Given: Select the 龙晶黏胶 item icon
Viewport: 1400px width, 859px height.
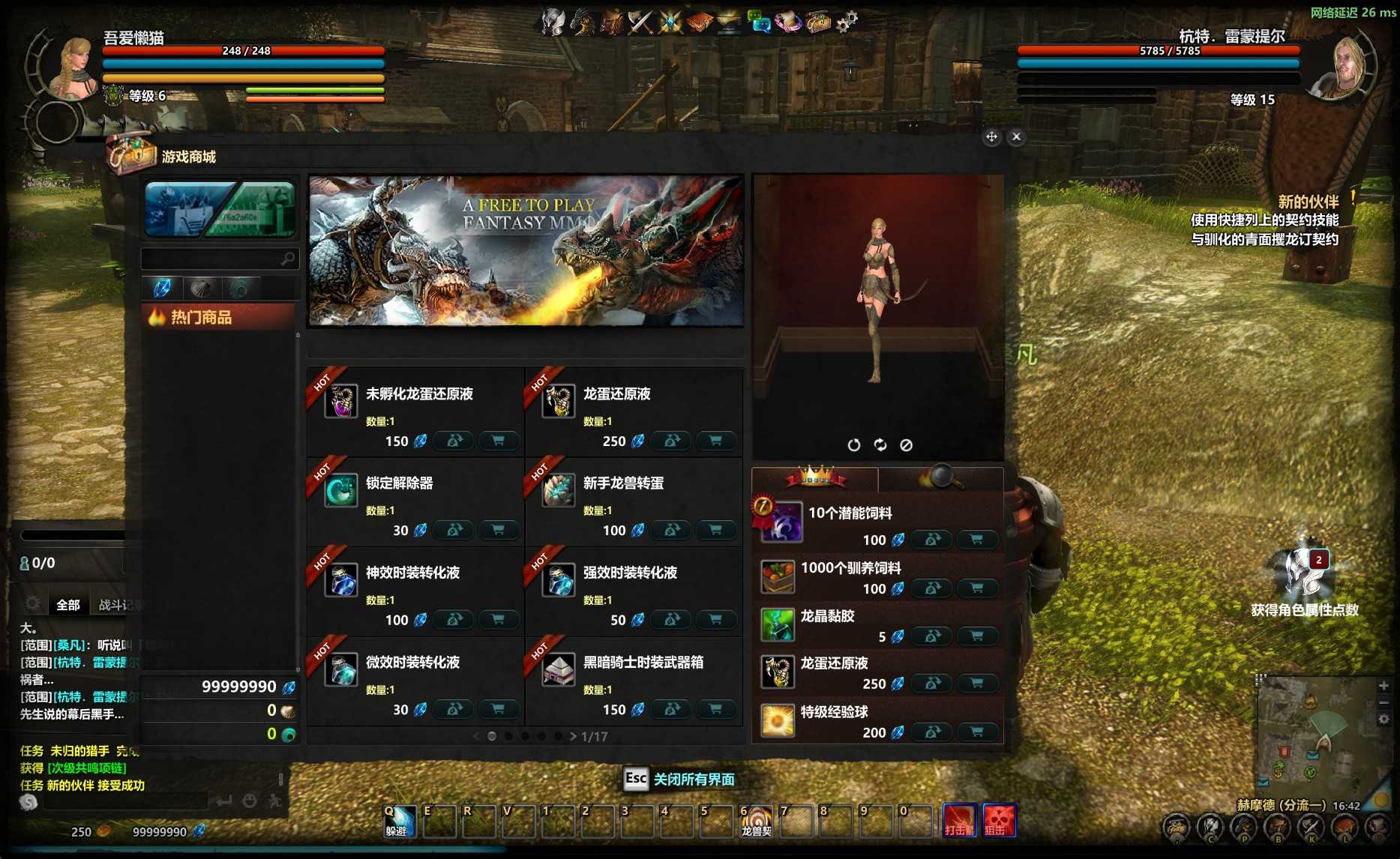Looking at the screenshot, I should [x=778, y=624].
